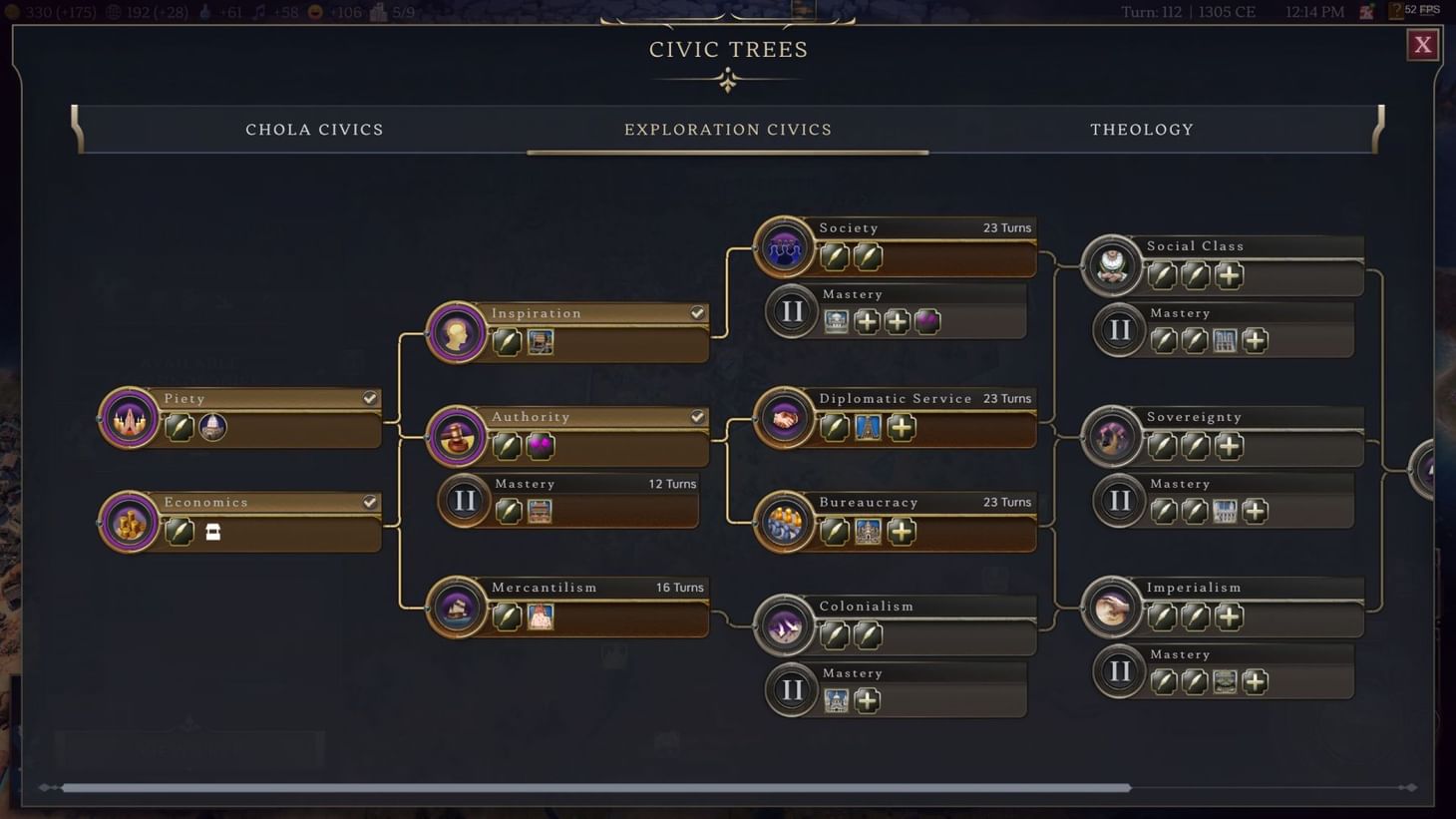Open the Theology tab
The image size is (1456, 819).
coord(1141,129)
